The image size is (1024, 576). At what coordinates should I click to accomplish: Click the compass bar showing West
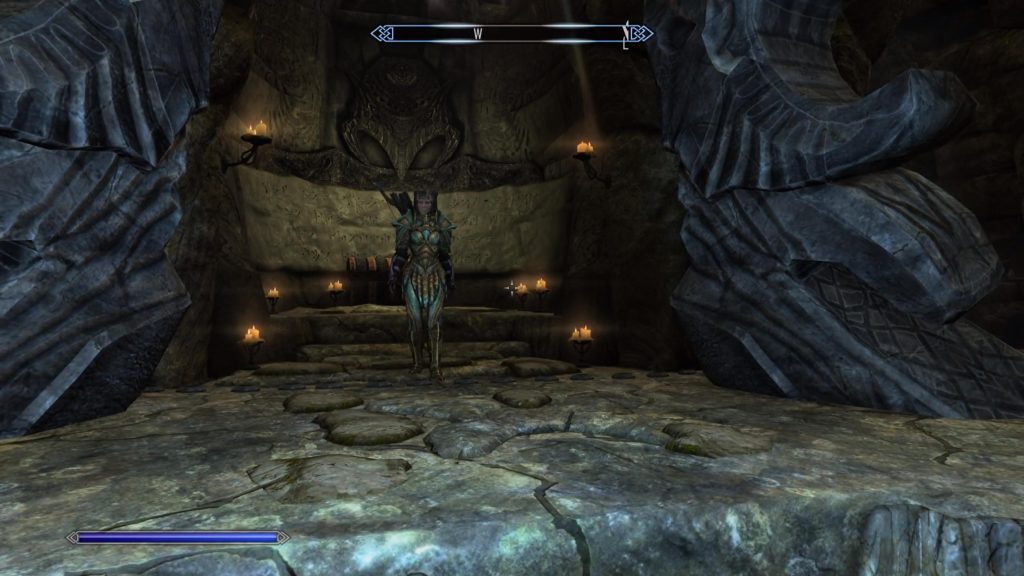click(511, 34)
